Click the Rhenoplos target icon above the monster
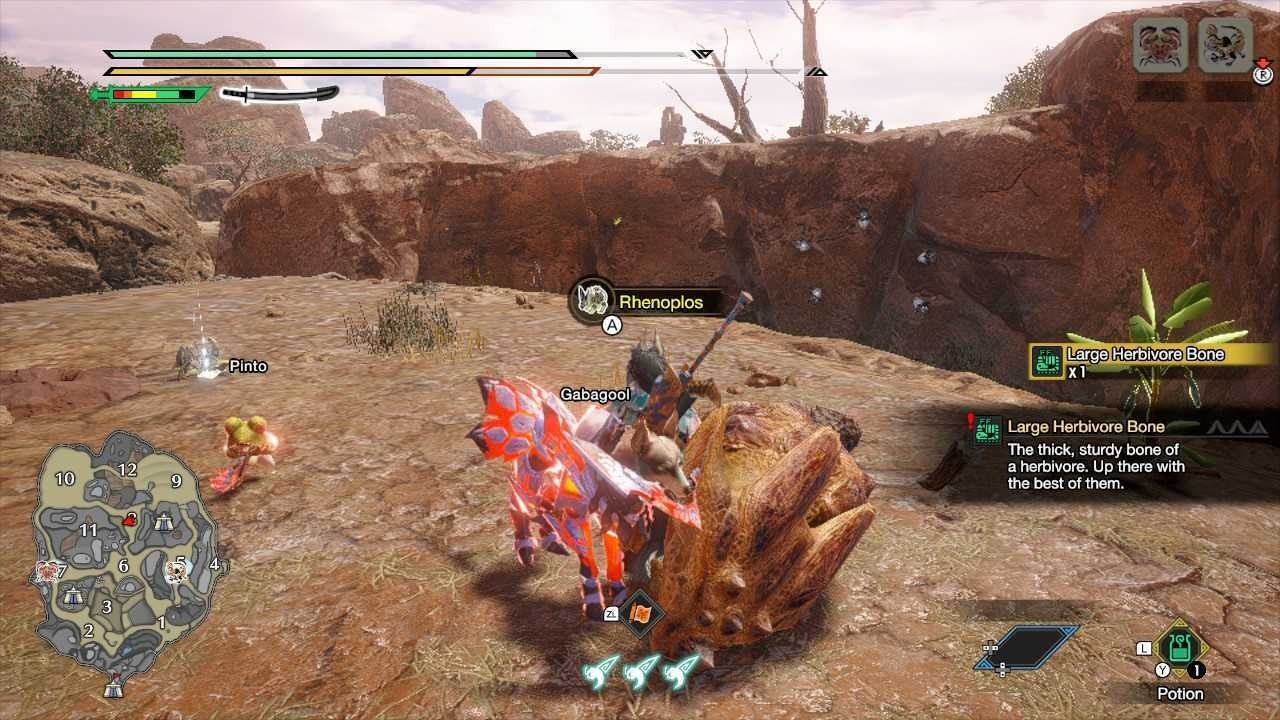This screenshot has height=720, width=1280. (x=594, y=299)
